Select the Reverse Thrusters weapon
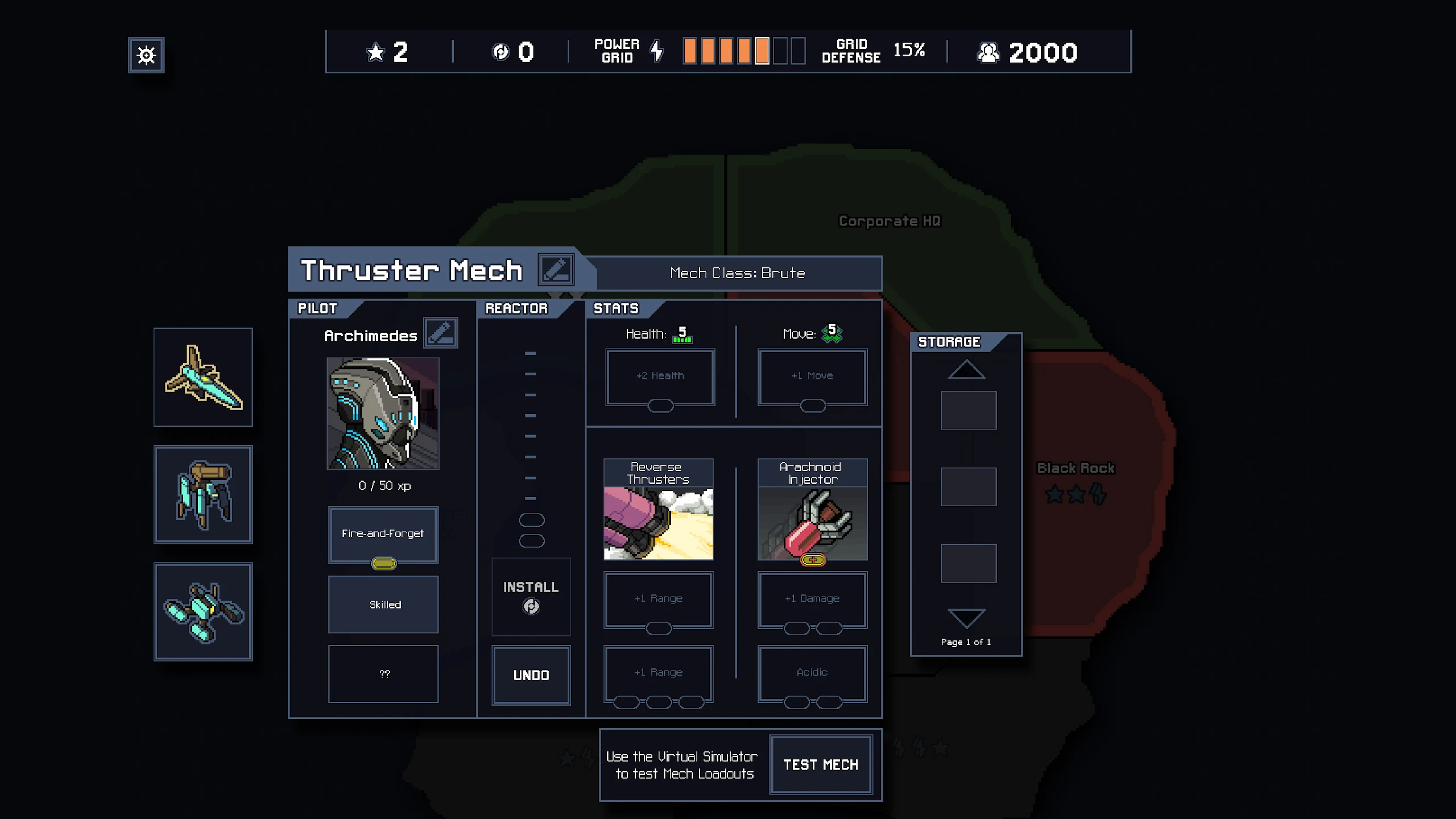Viewport: 1456px width, 819px height. click(658, 510)
